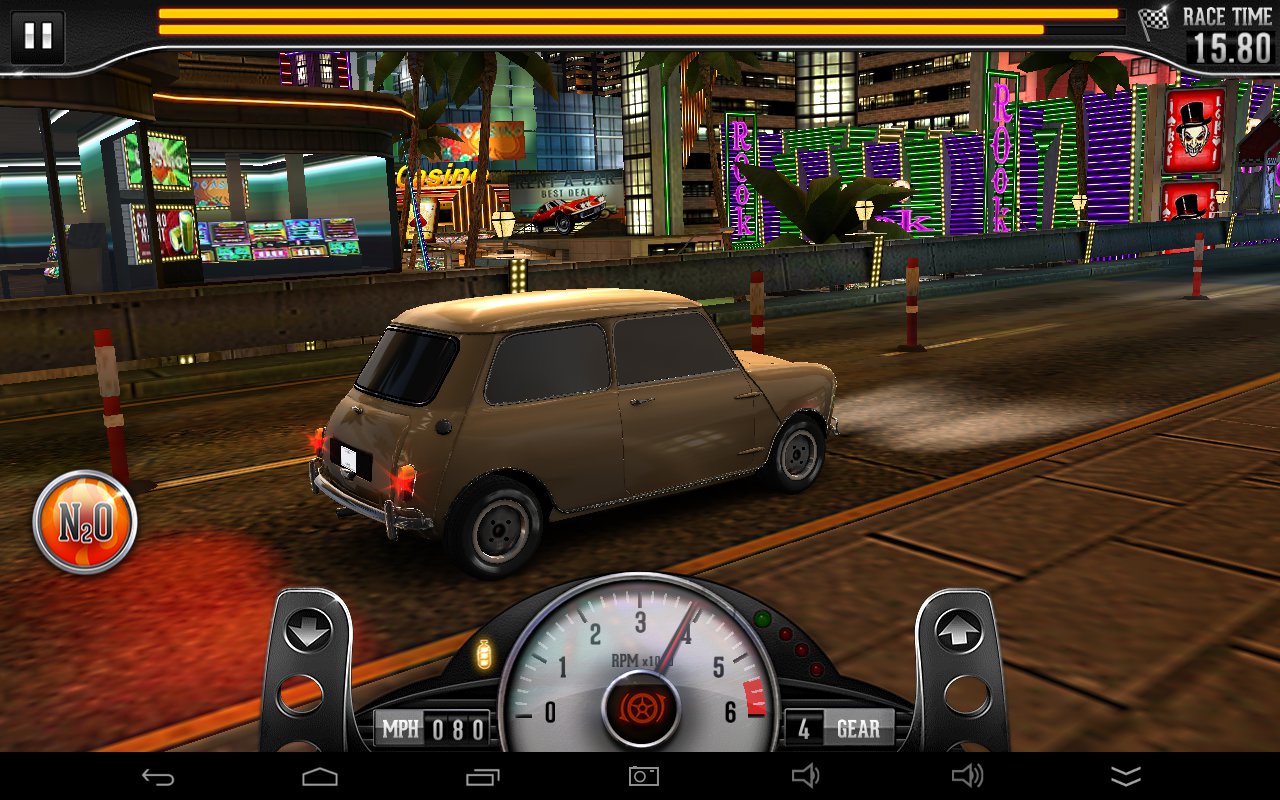Lower volume with the small speaker icon
The height and width of the screenshot is (800, 1280).
point(804,776)
